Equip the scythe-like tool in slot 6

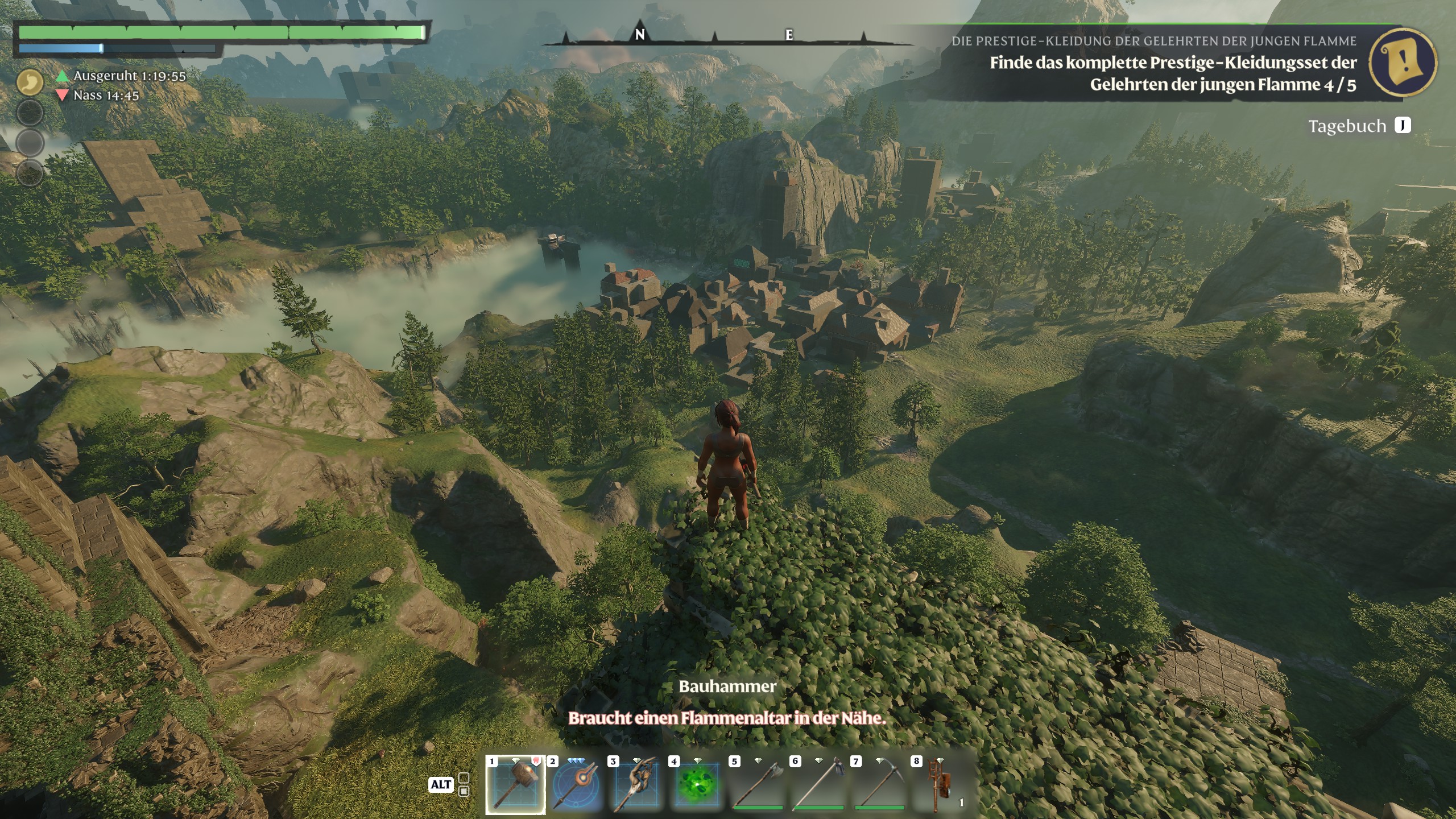[818, 784]
